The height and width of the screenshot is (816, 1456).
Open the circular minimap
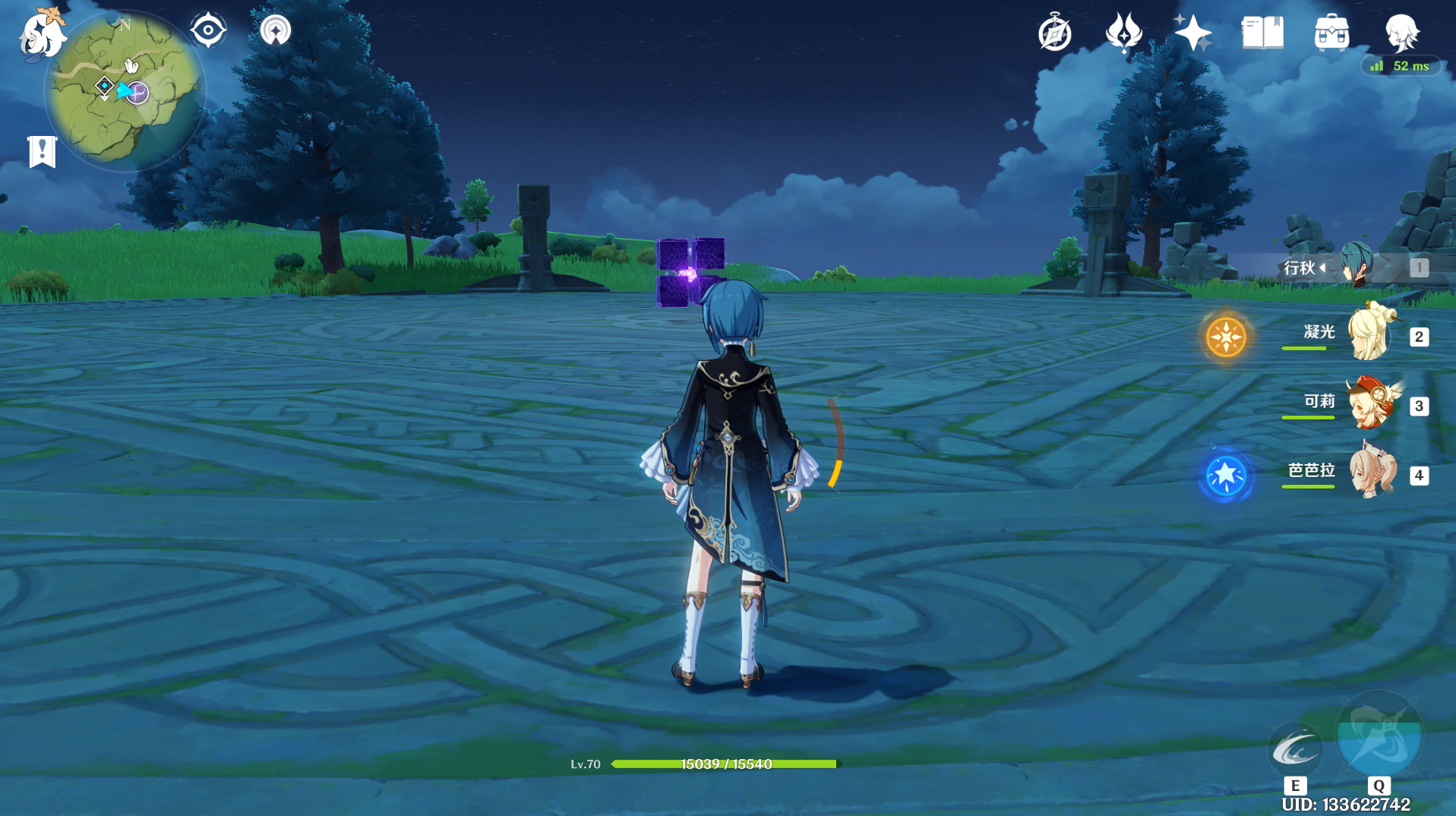[x=125, y=91]
